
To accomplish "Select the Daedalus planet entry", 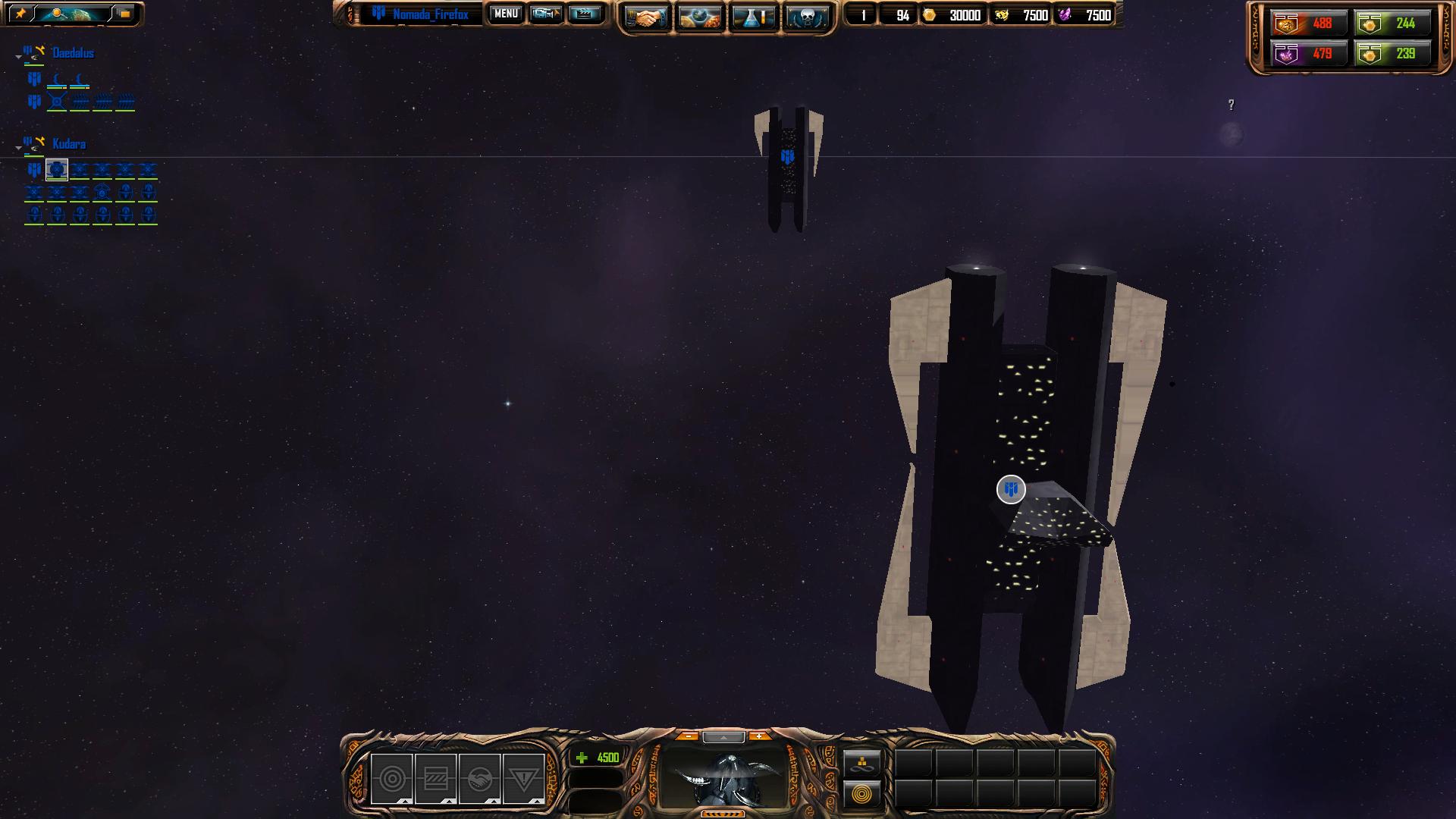I will point(73,53).
